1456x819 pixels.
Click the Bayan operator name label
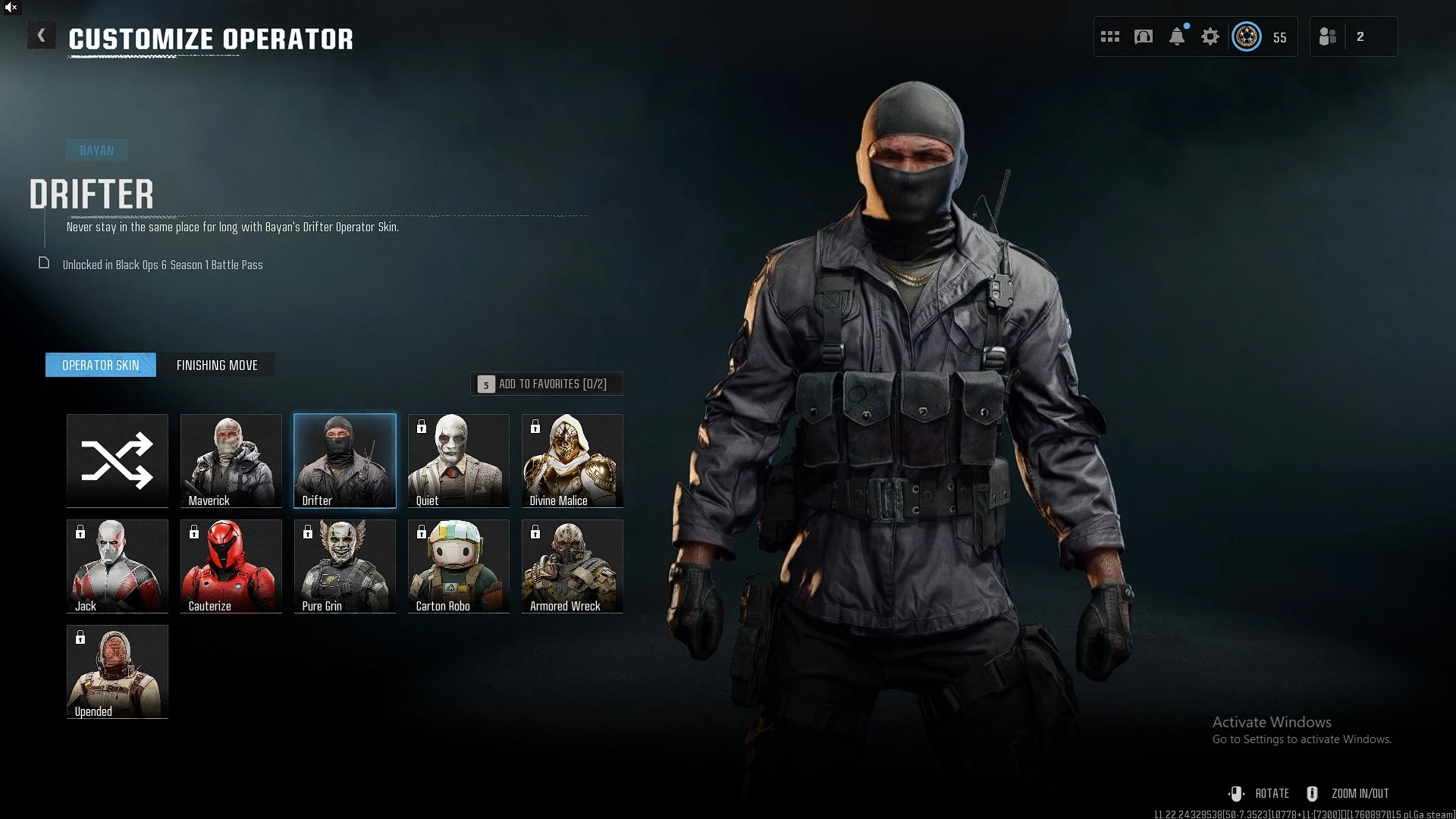[x=96, y=149]
